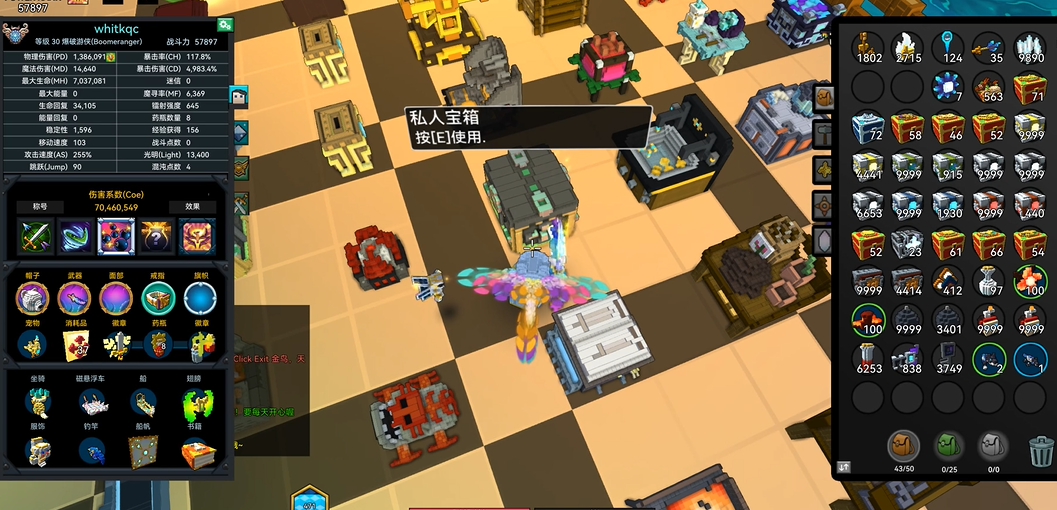The image size is (1057, 510).
Task: Select the inventory stack with 1802 items
Action: click(x=868, y=47)
